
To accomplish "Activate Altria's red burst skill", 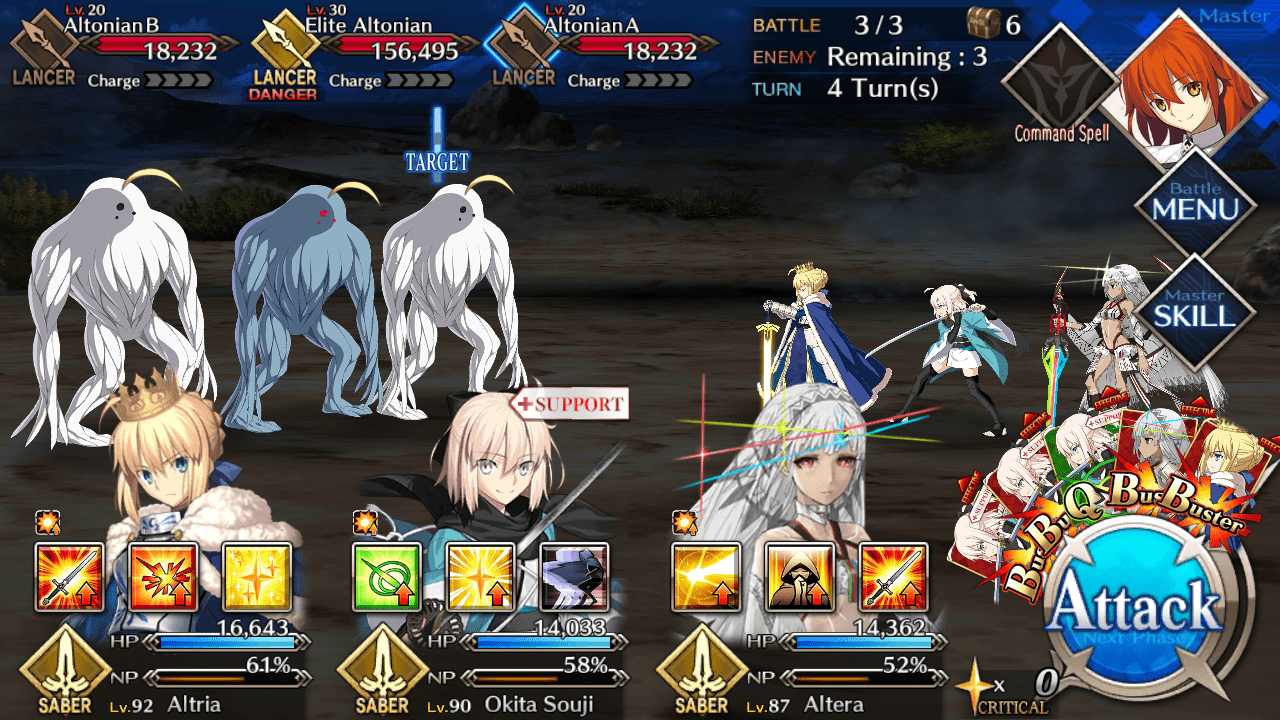I will point(163,577).
